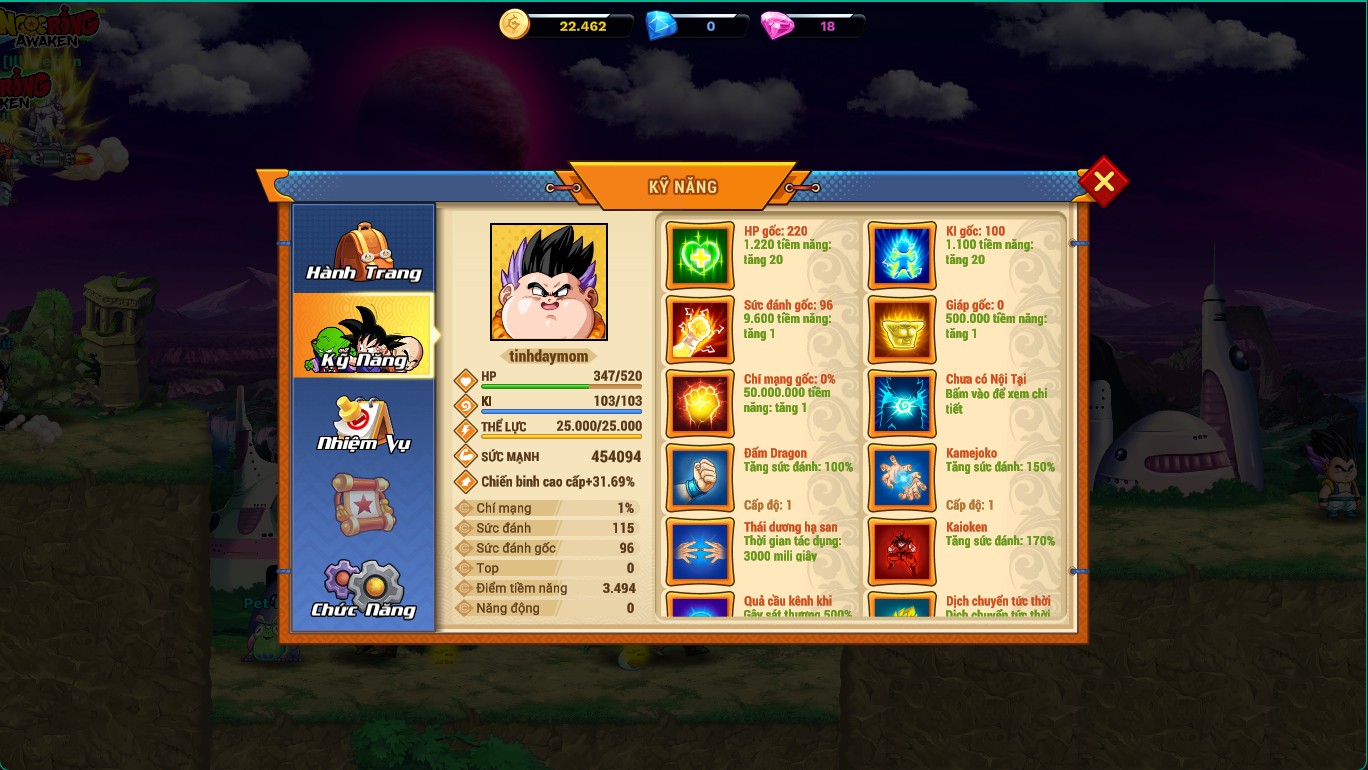This screenshot has height=770, width=1368.
Task: Click the gold coin currency icon
Action: (514, 25)
